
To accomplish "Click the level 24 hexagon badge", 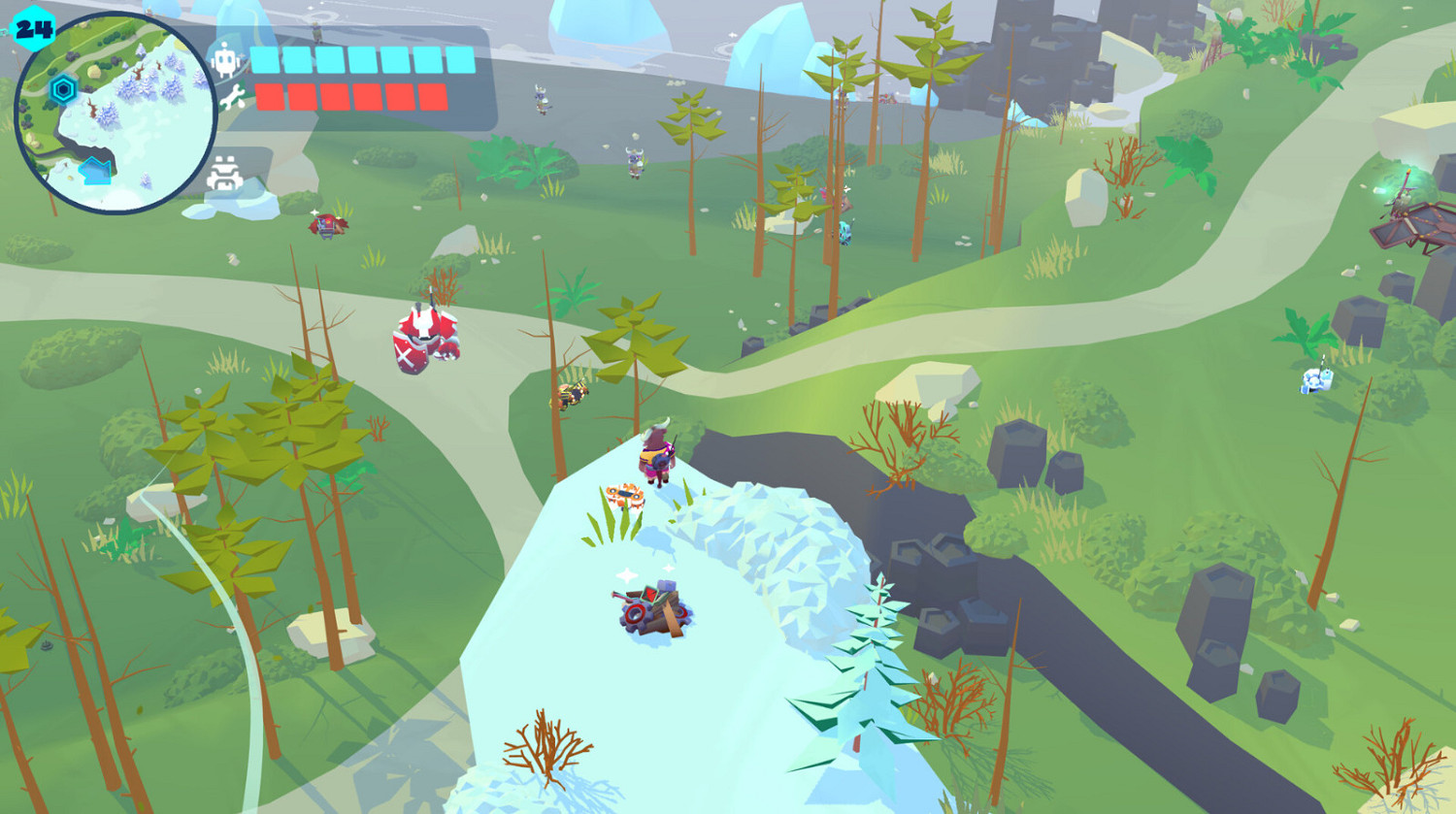I will click(34, 29).
